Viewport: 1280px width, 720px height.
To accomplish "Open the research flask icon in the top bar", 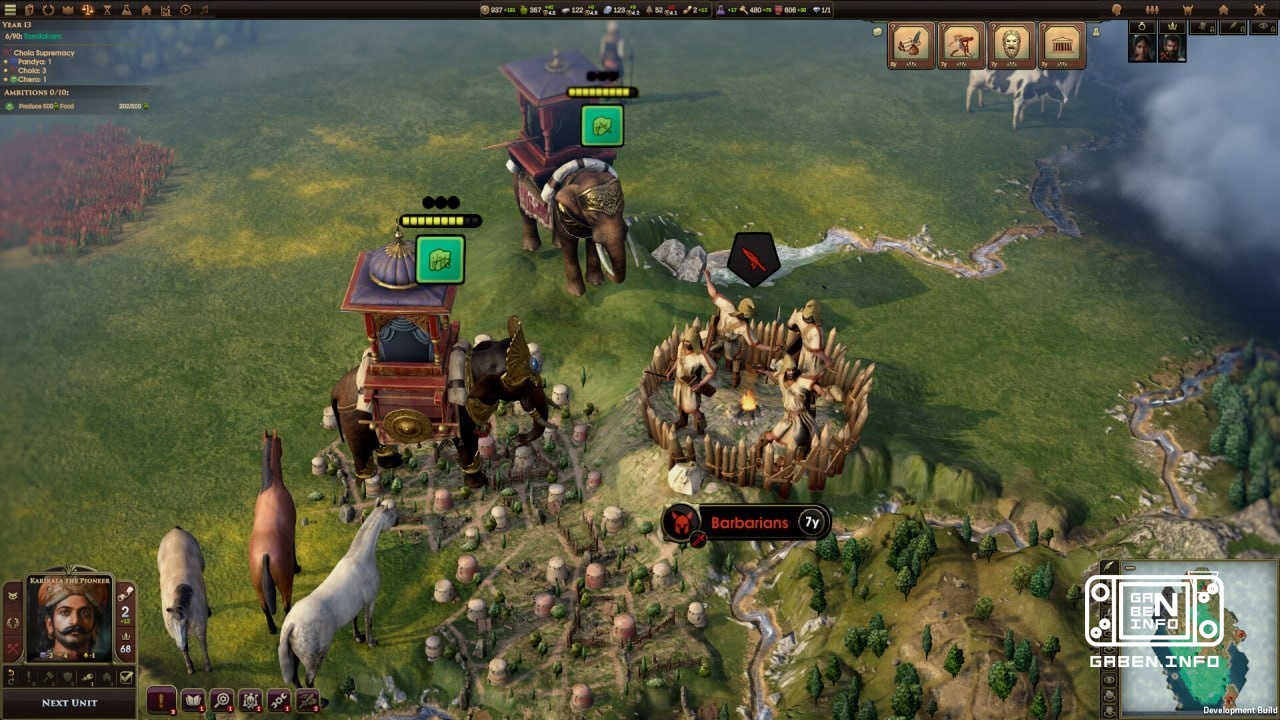I will click(x=124, y=8).
